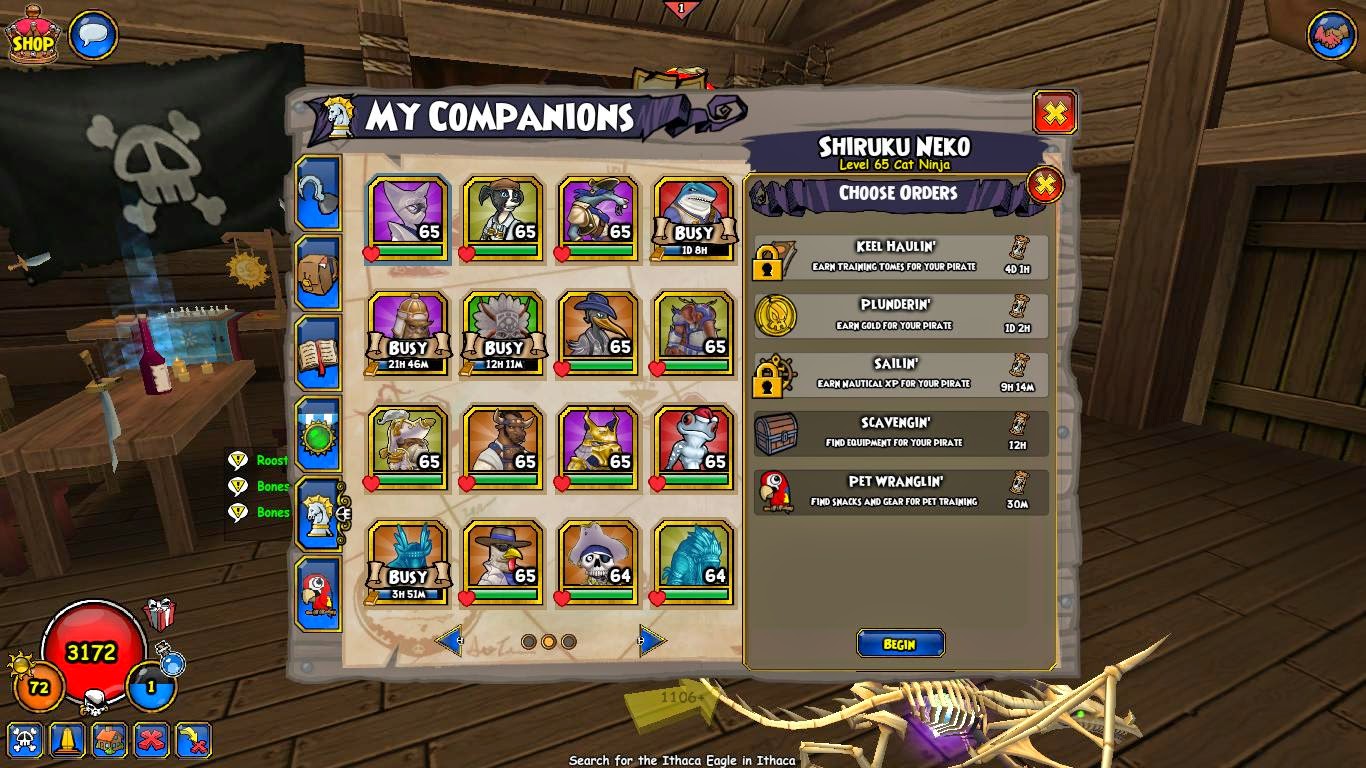
Task: Go to the next companions page
Action: 652,641
